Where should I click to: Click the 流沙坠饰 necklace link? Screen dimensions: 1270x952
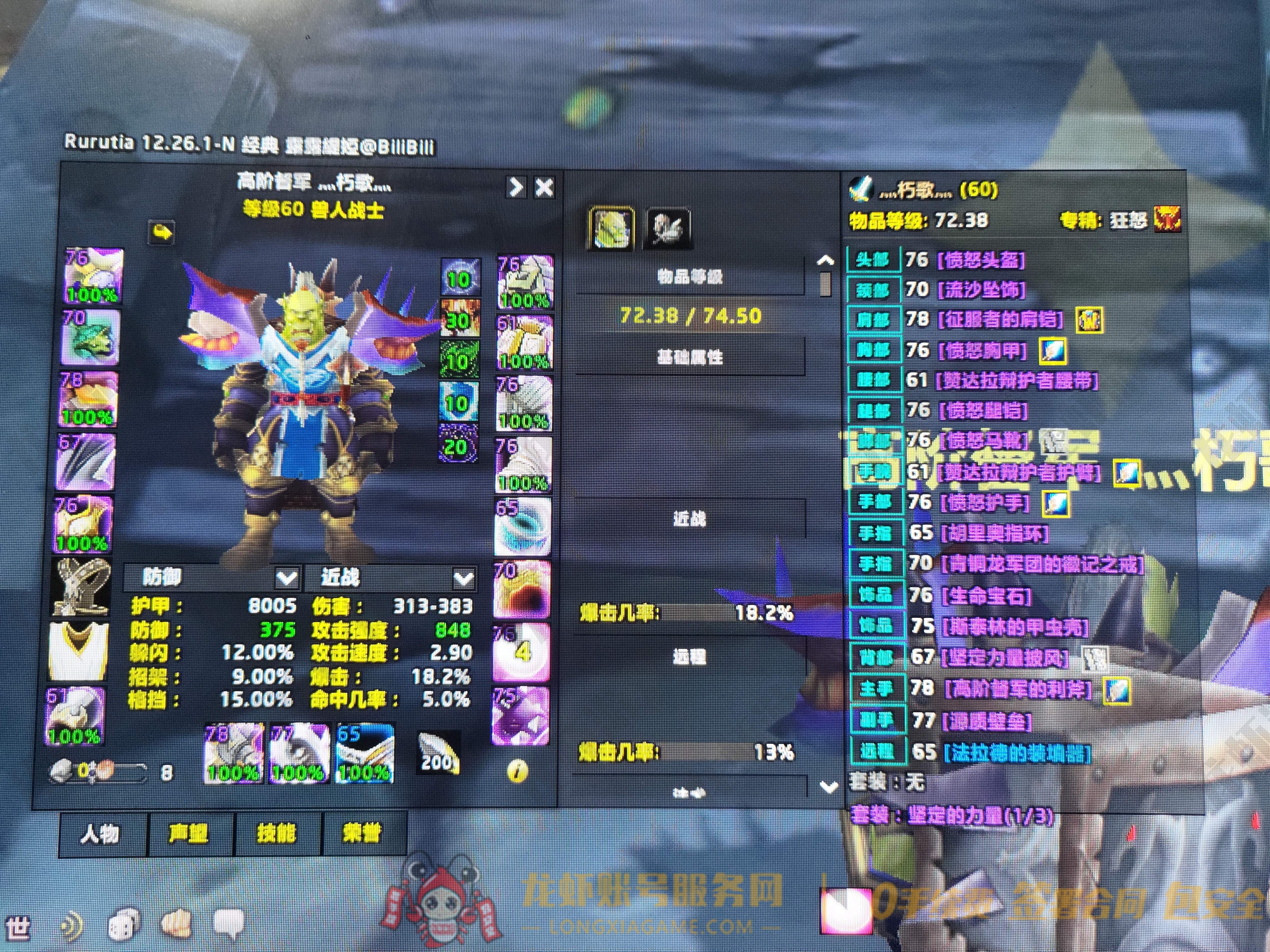981,290
